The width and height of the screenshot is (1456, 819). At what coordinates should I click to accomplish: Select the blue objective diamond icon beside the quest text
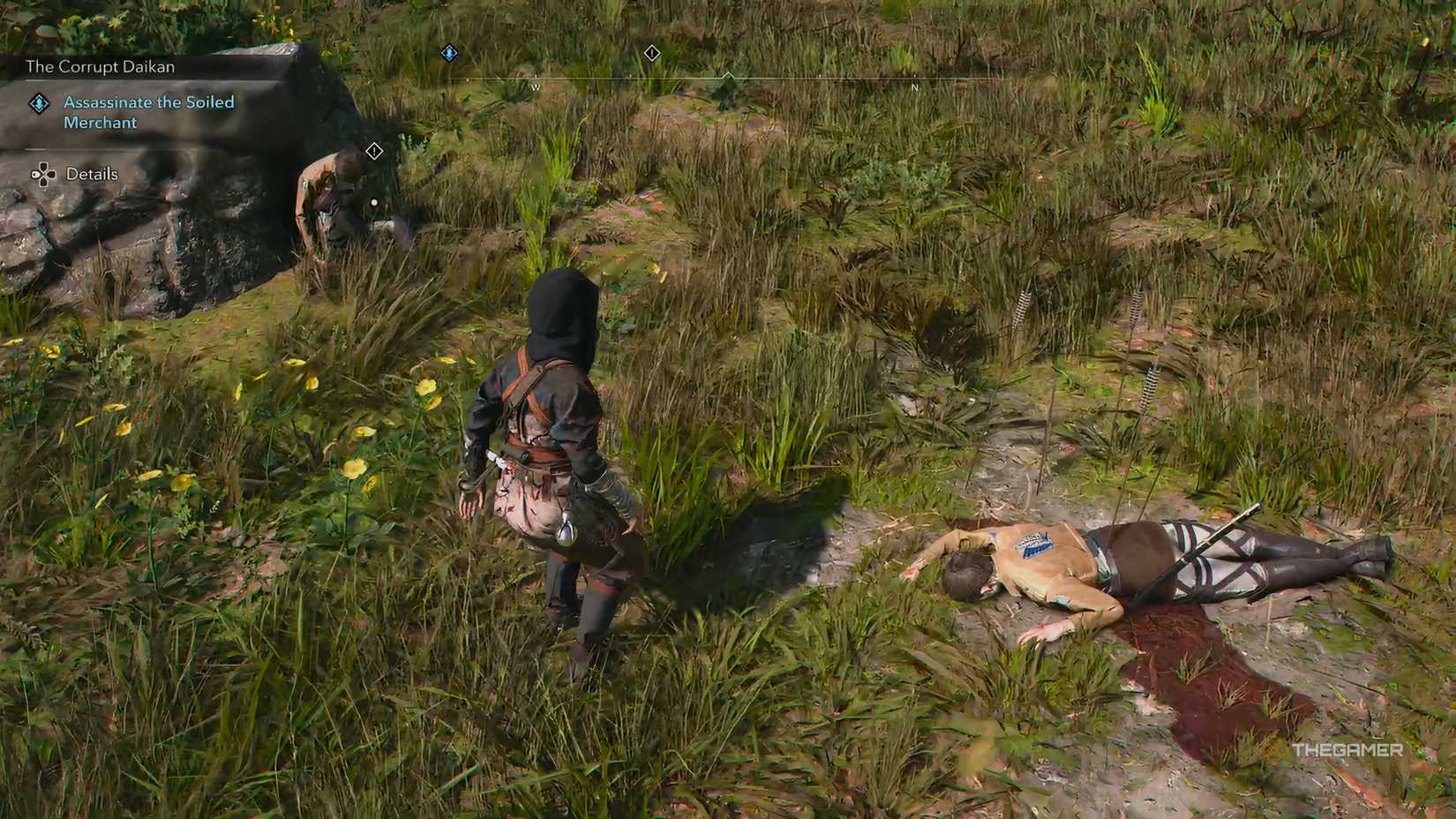tap(39, 102)
